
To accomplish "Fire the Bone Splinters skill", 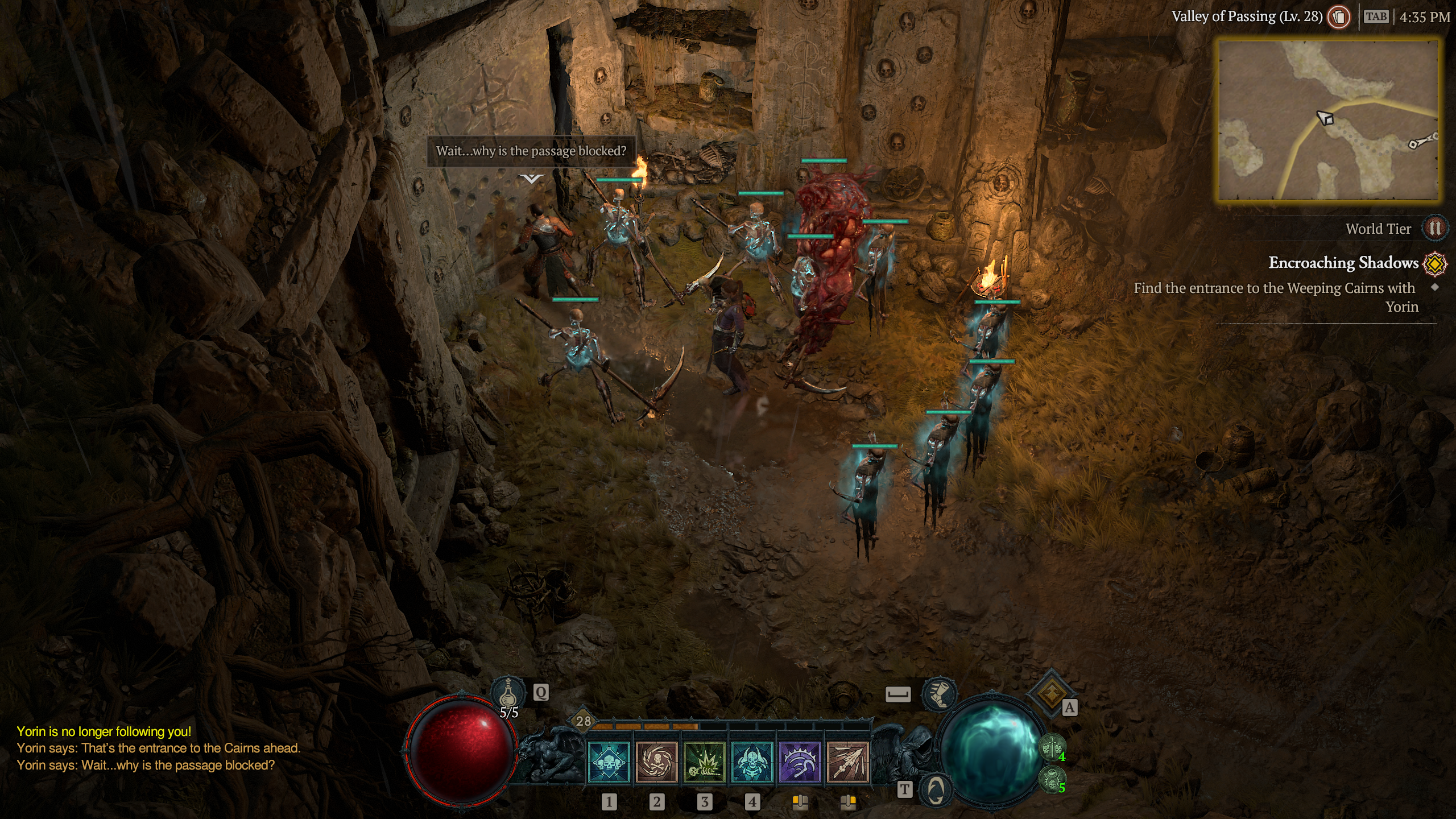I will click(x=847, y=763).
